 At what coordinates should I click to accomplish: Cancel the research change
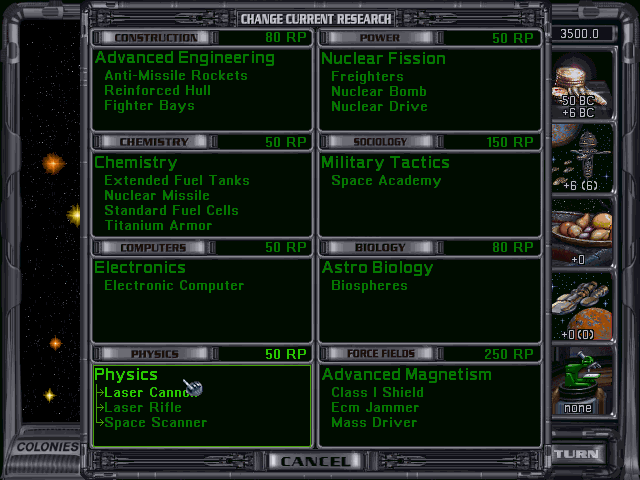[x=315, y=461]
